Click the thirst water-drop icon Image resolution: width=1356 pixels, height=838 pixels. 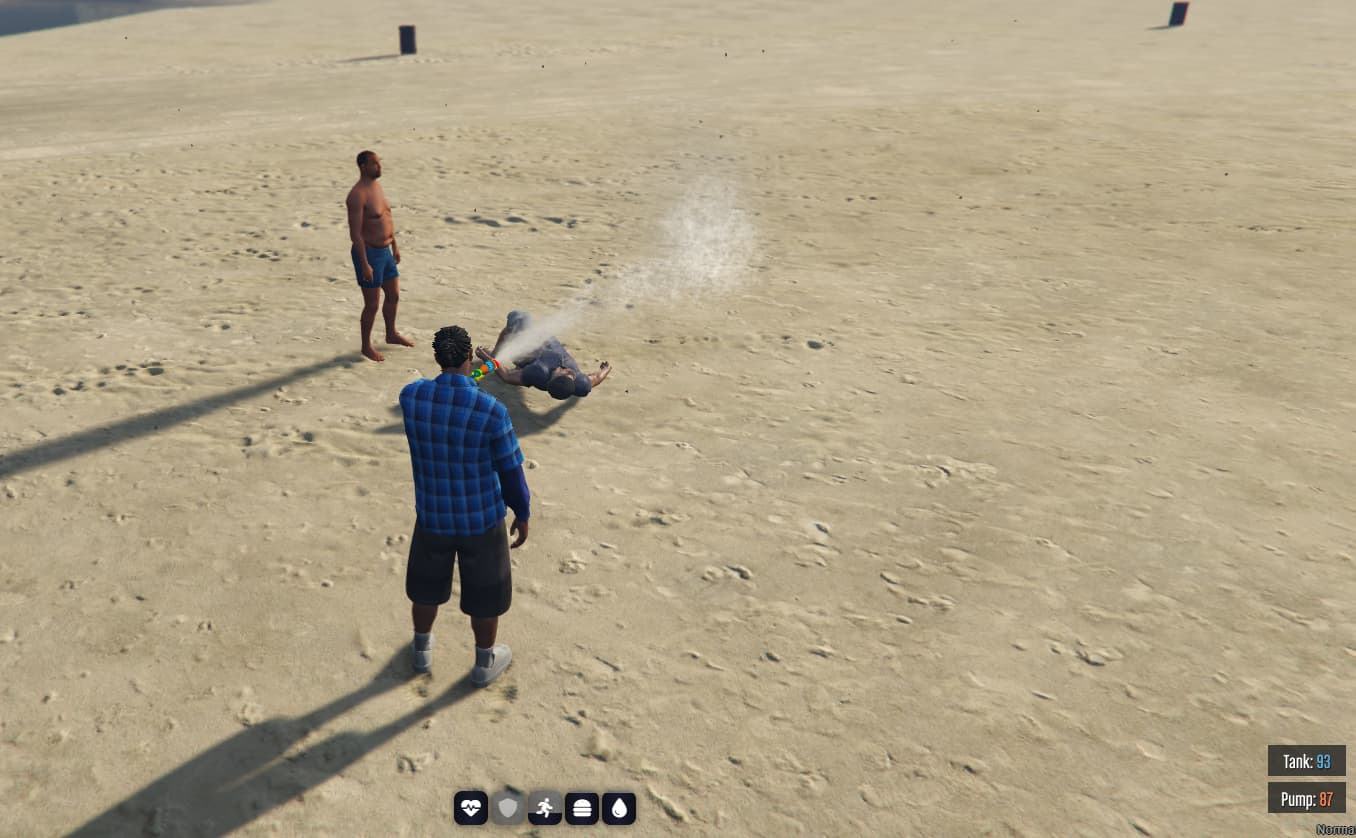point(620,807)
